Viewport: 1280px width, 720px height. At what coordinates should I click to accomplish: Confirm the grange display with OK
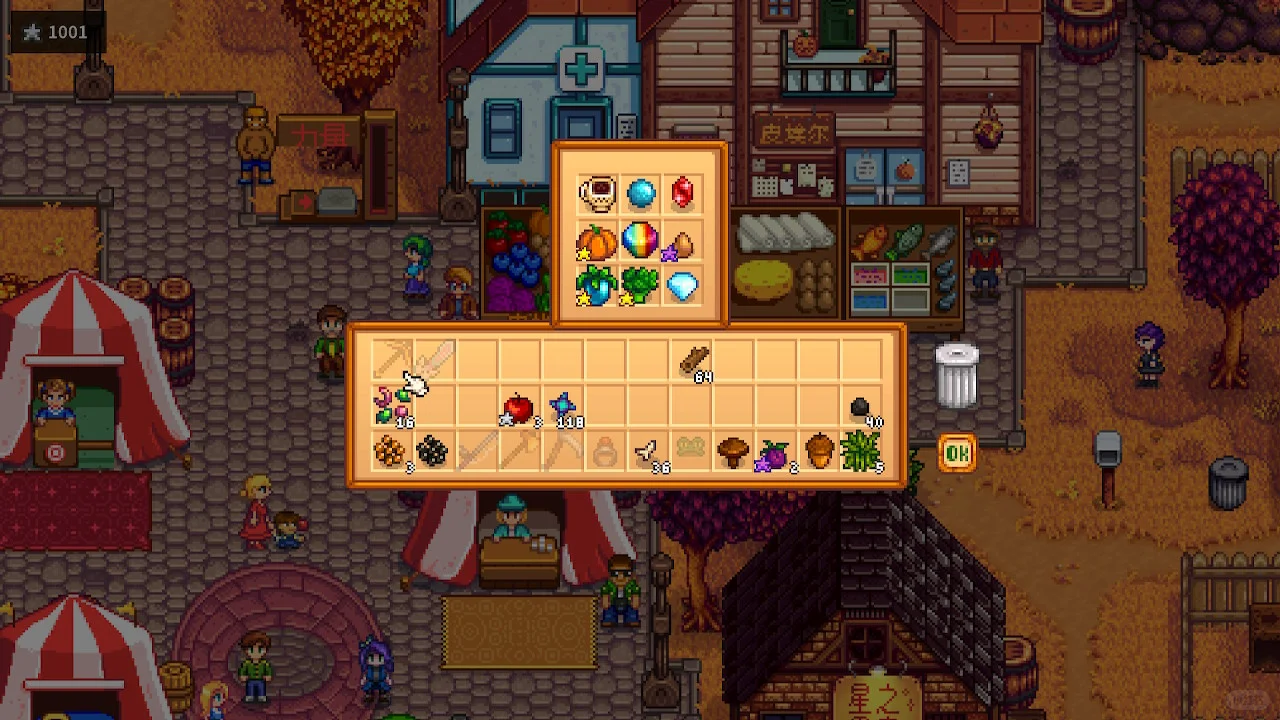(957, 454)
